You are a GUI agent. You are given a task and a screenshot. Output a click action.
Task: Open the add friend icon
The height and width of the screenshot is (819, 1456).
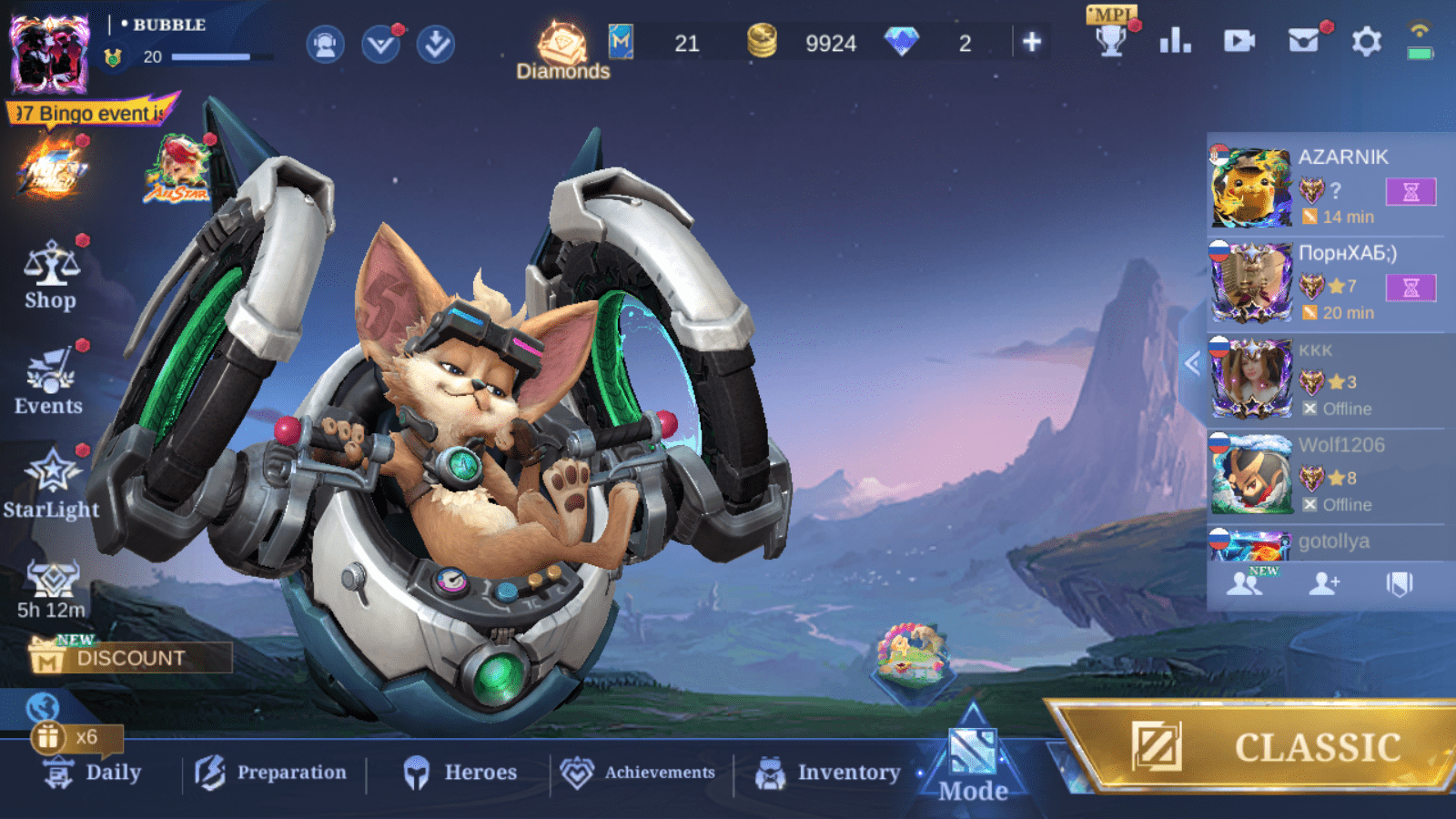pos(1324,583)
